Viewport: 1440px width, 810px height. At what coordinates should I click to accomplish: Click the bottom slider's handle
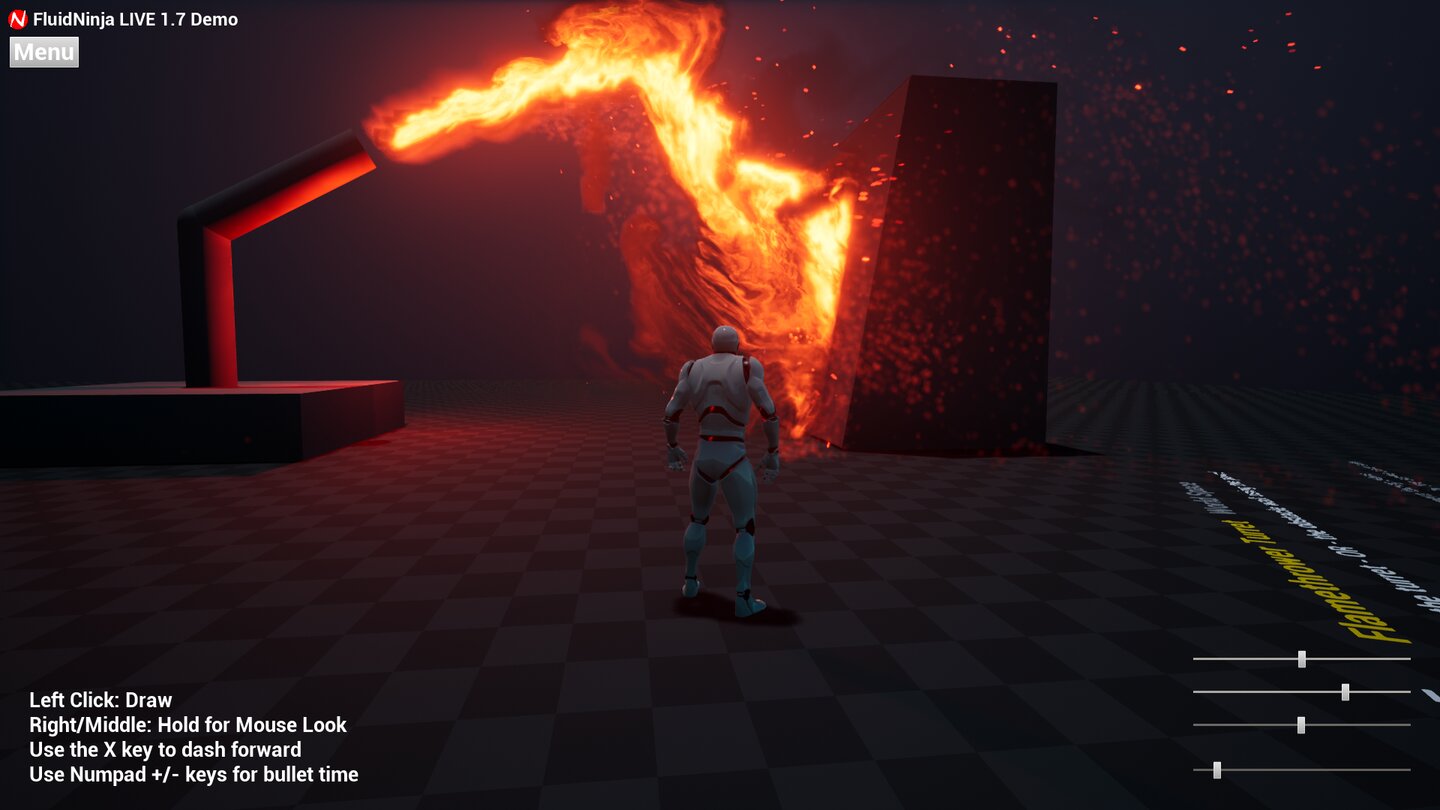(1218, 771)
